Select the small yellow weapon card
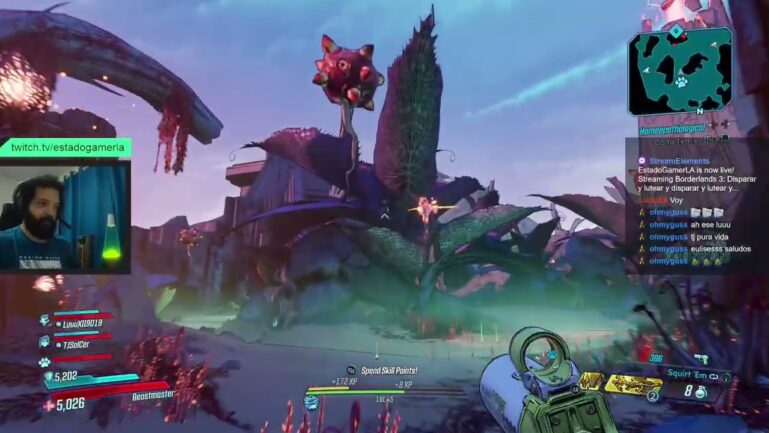 coord(592,381)
